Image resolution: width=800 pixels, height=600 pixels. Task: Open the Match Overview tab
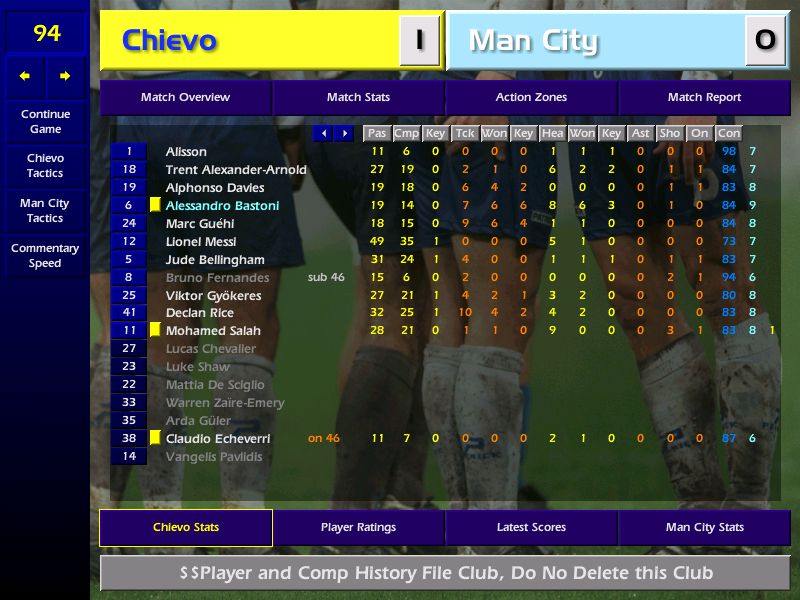click(185, 97)
